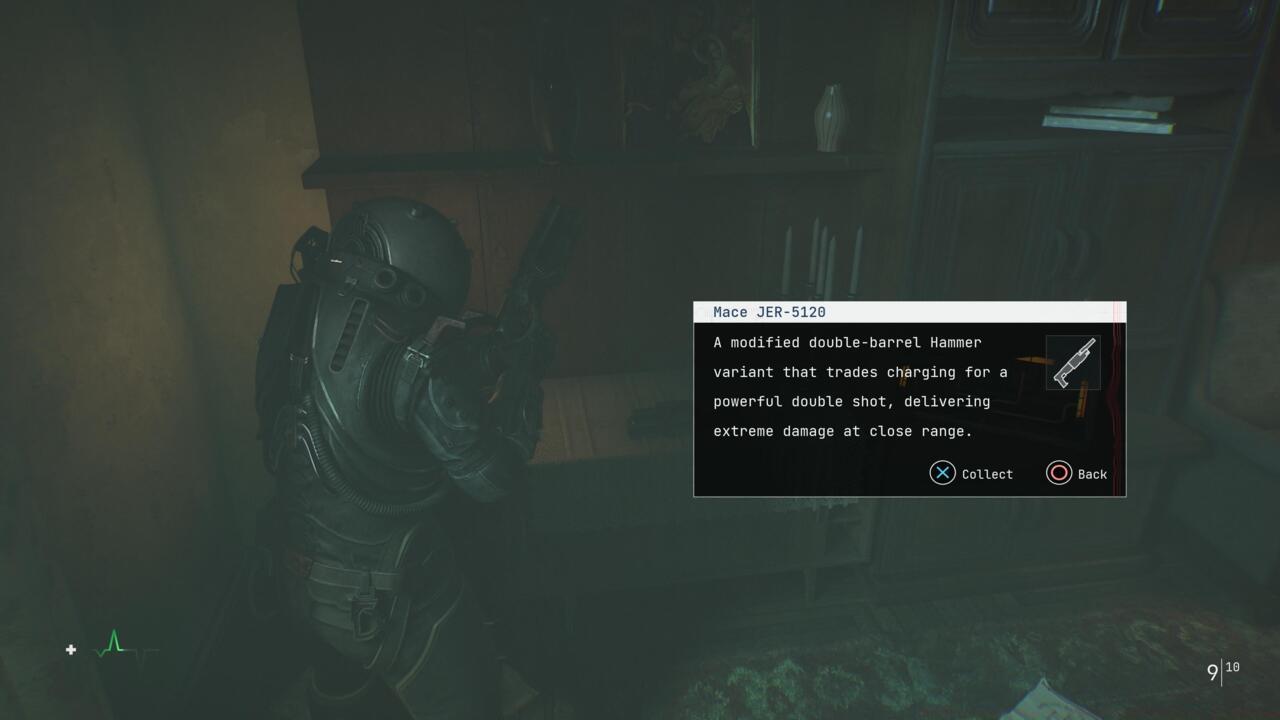The width and height of the screenshot is (1280, 720).
Task: Toggle the Back prompt on the dialog
Action: coord(1077,473)
